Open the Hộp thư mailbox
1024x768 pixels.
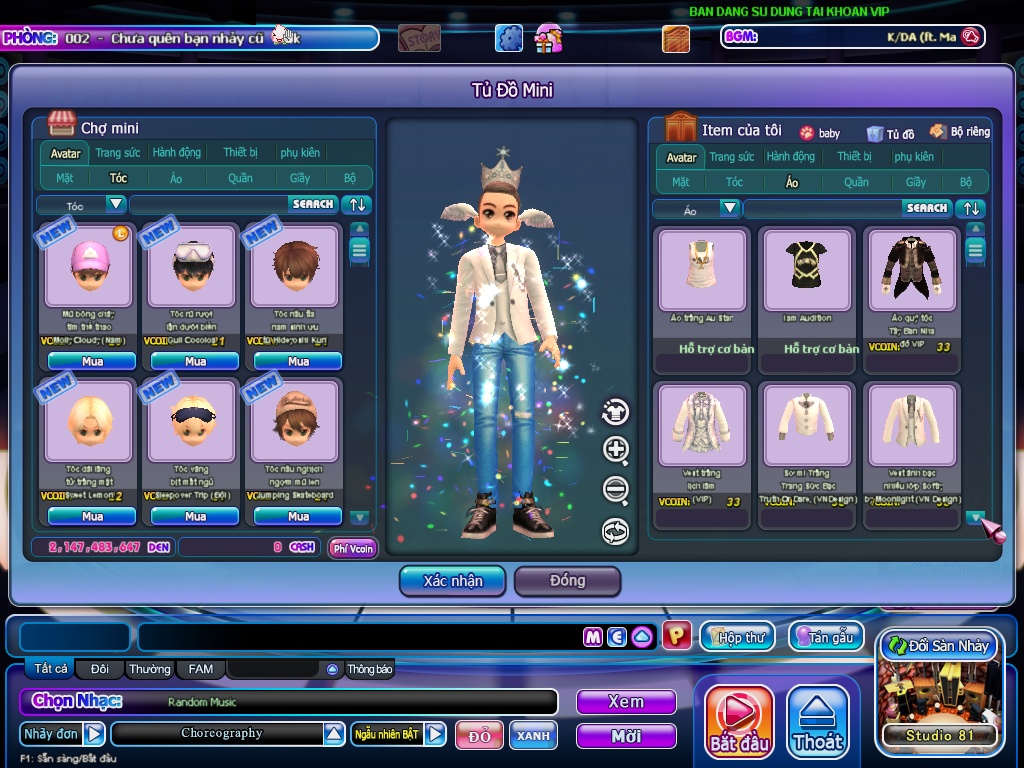coord(738,636)
